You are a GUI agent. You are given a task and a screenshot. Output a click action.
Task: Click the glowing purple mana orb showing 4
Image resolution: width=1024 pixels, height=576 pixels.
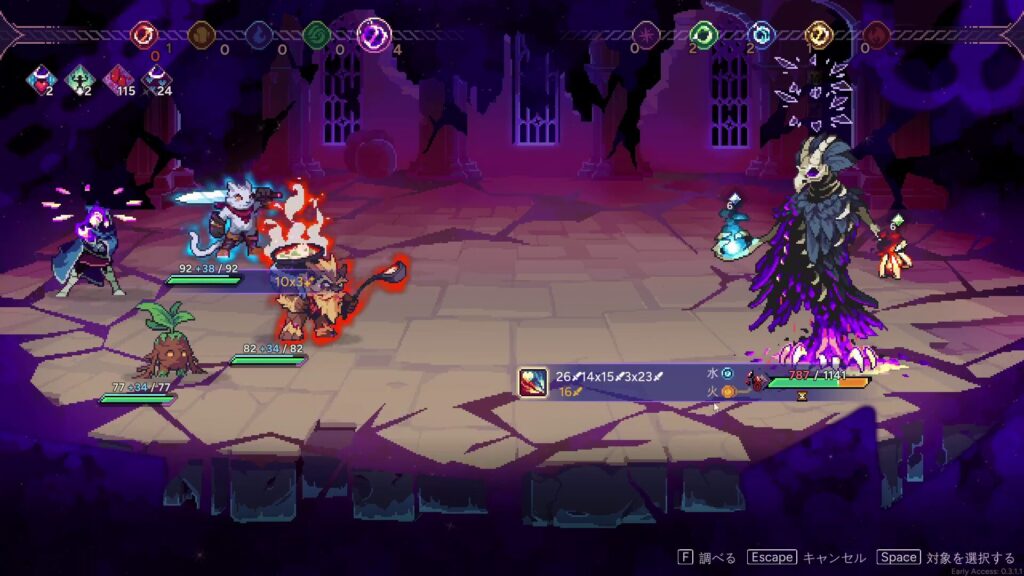[373, 36]
